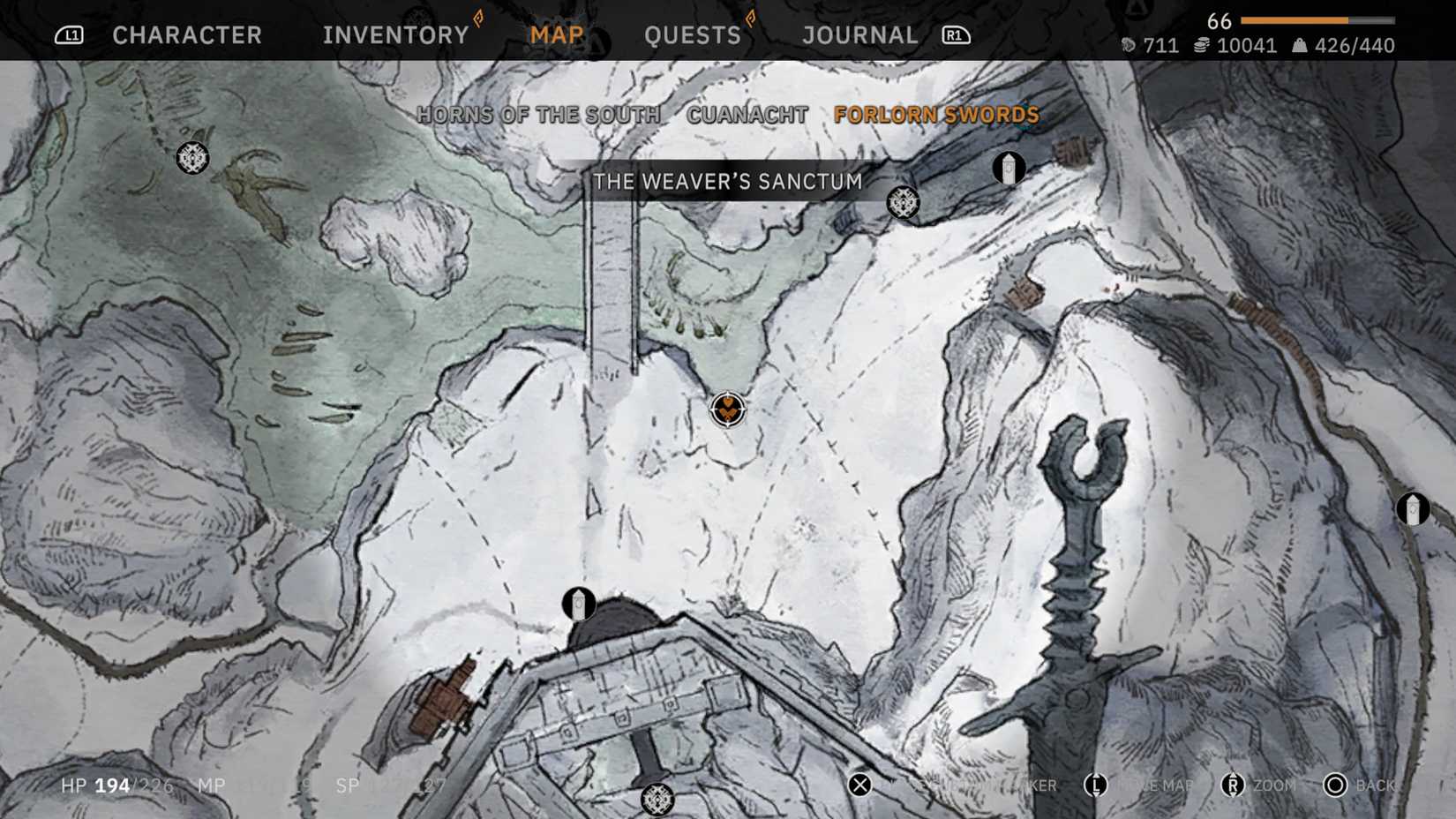Click the orange quest crosshair marker on the map
This screenshot has height=819, width=1456.
(x=726, y=410)
